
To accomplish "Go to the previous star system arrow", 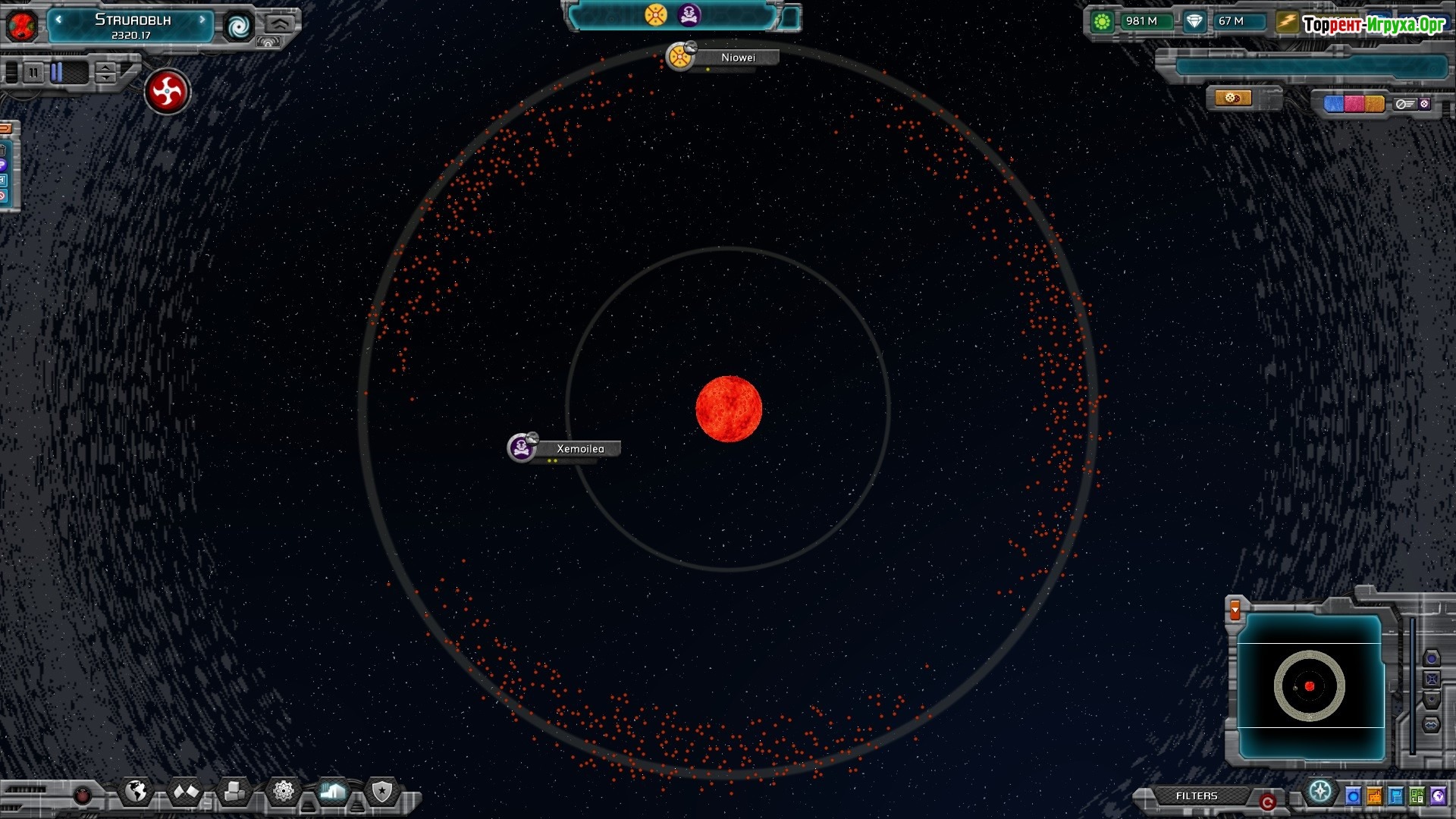I will 58,20.
